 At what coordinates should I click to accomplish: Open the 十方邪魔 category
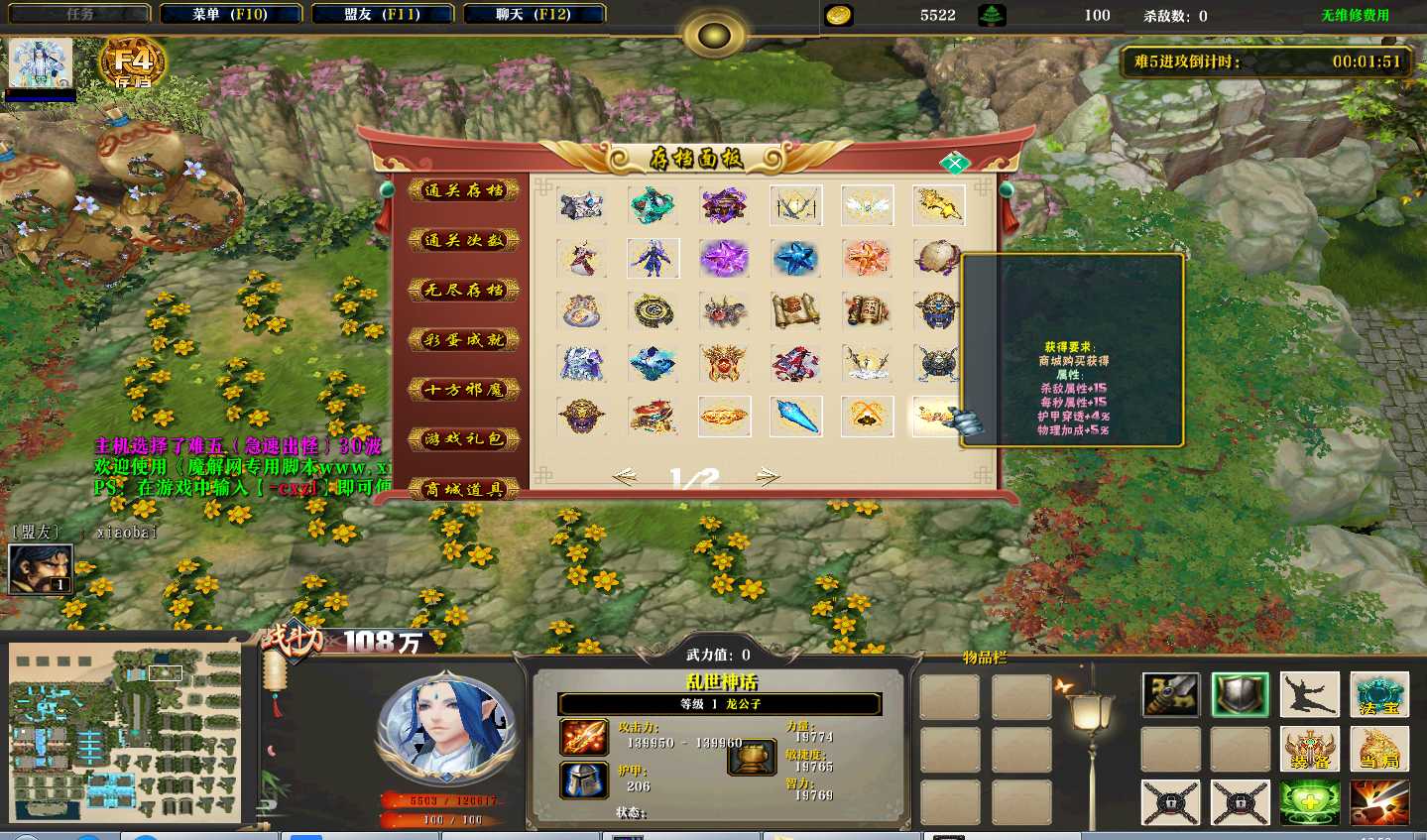coord(464,389)
